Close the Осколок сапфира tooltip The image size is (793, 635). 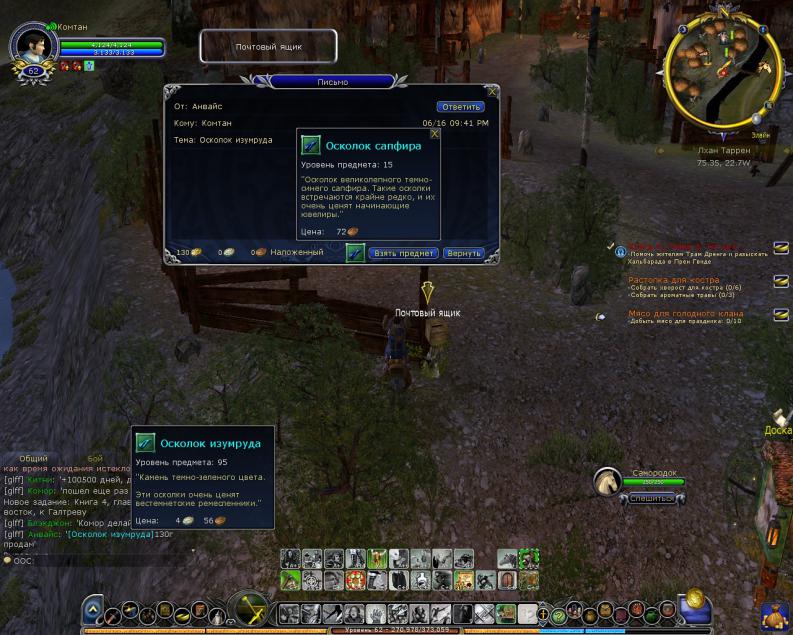click(434, 132)
